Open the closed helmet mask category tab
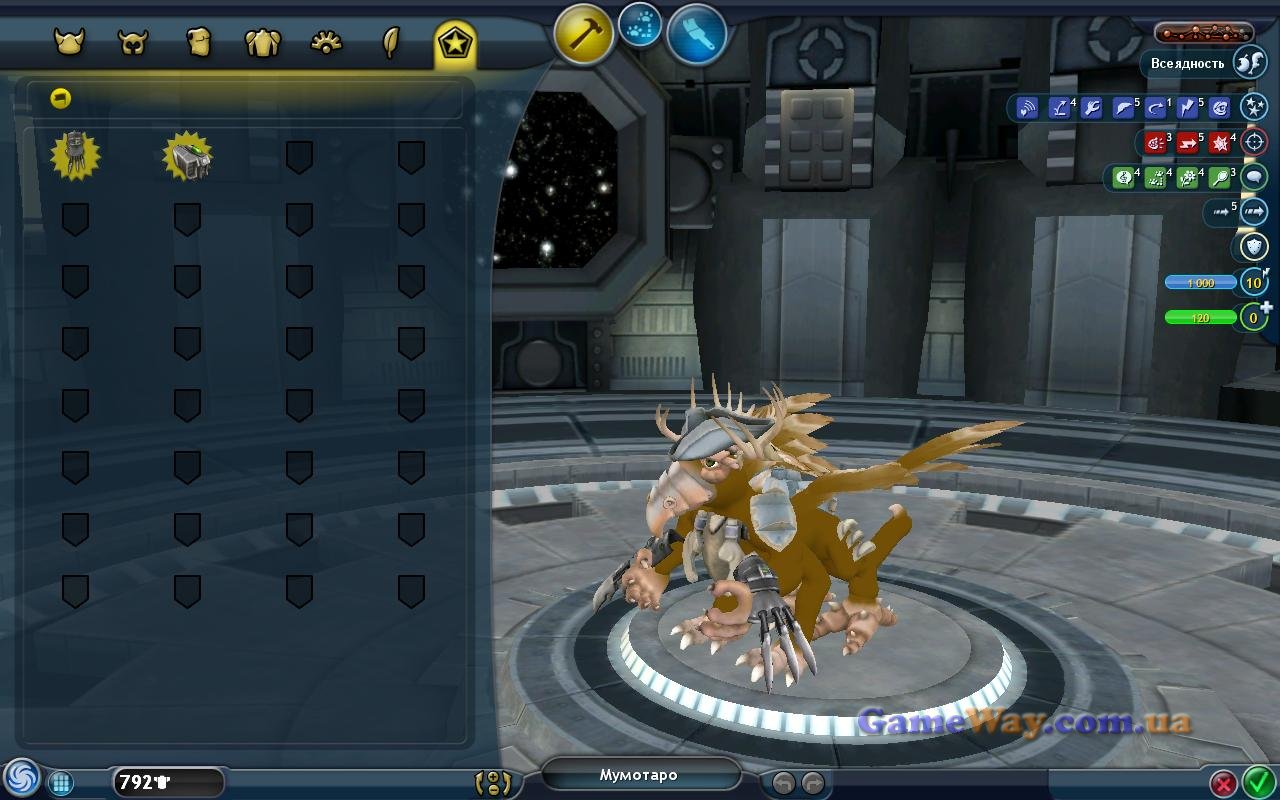The height and width of the screenshot is (800, 1280). click(133, 43)
